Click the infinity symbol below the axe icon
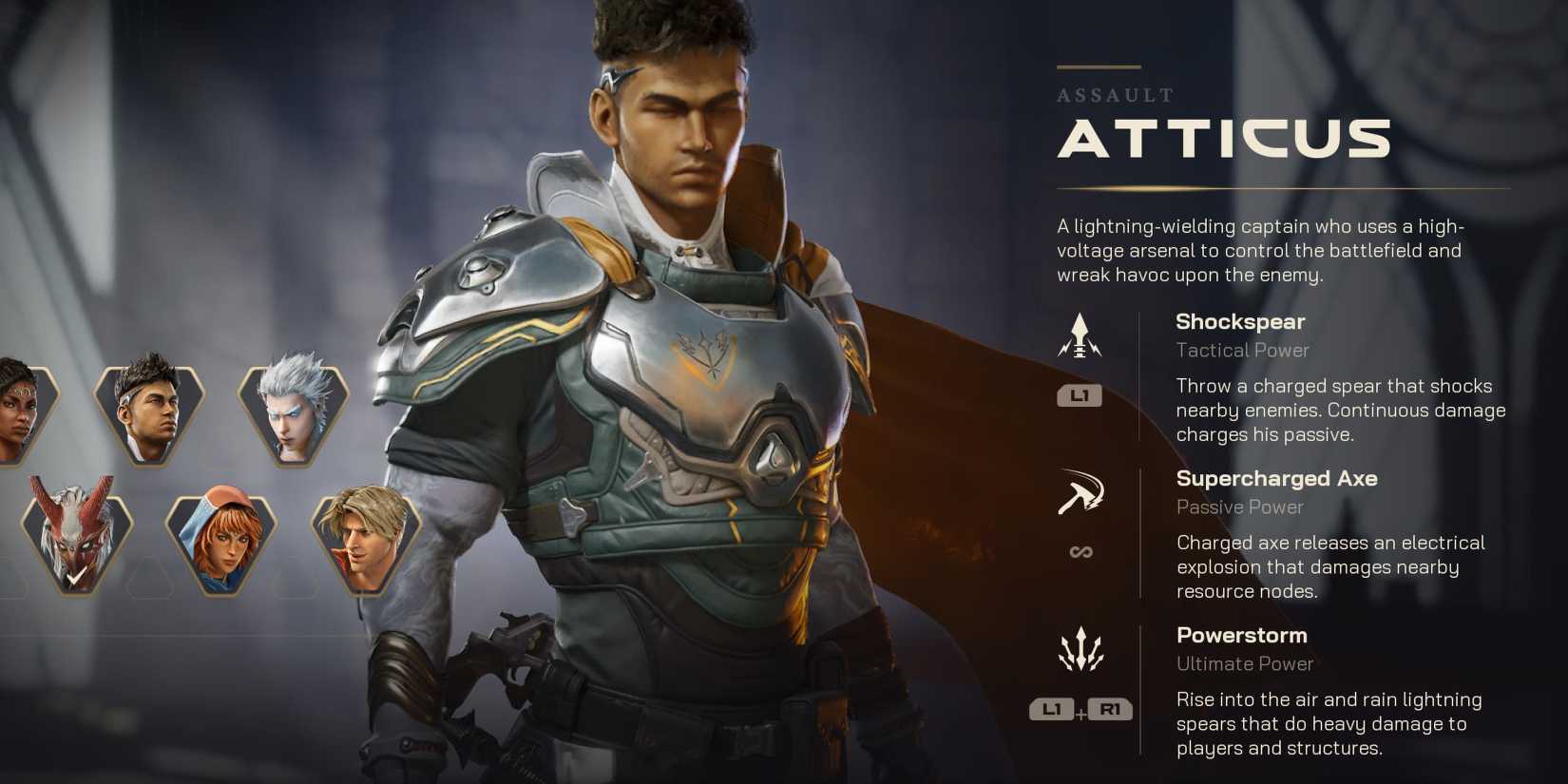 click(1080, 551)
